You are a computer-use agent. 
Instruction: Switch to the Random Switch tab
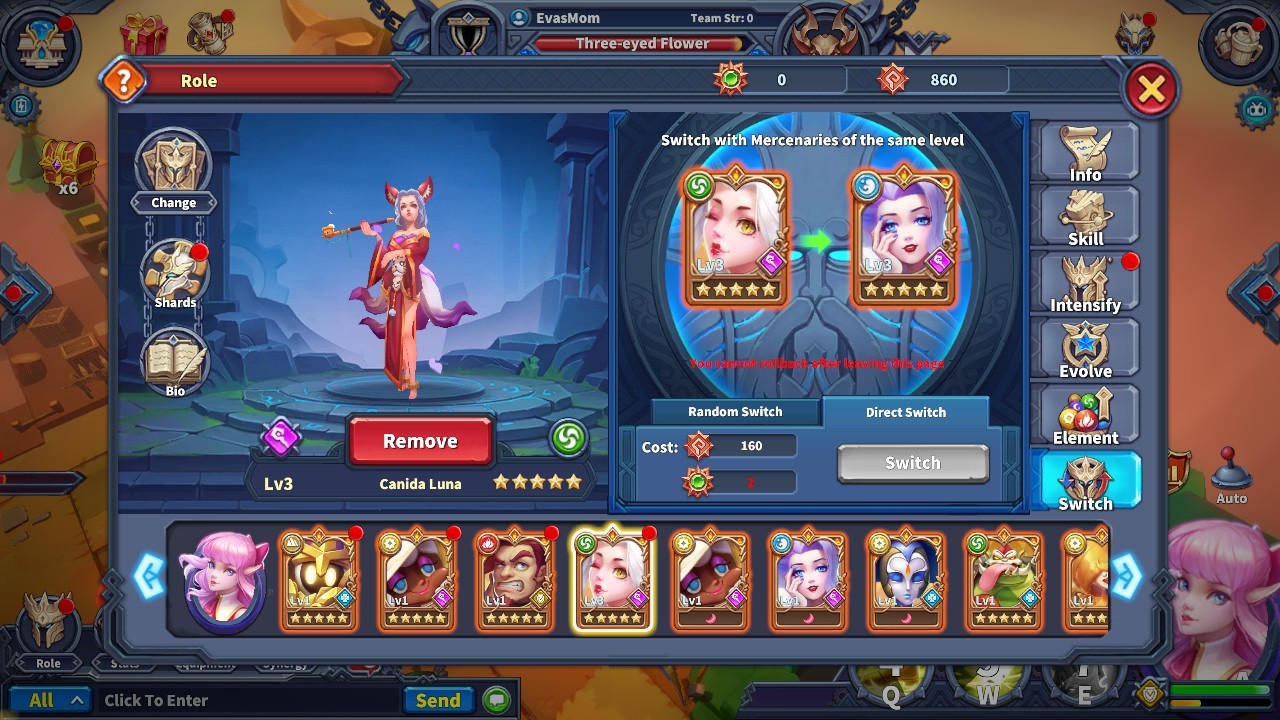(x=734, y=411)
